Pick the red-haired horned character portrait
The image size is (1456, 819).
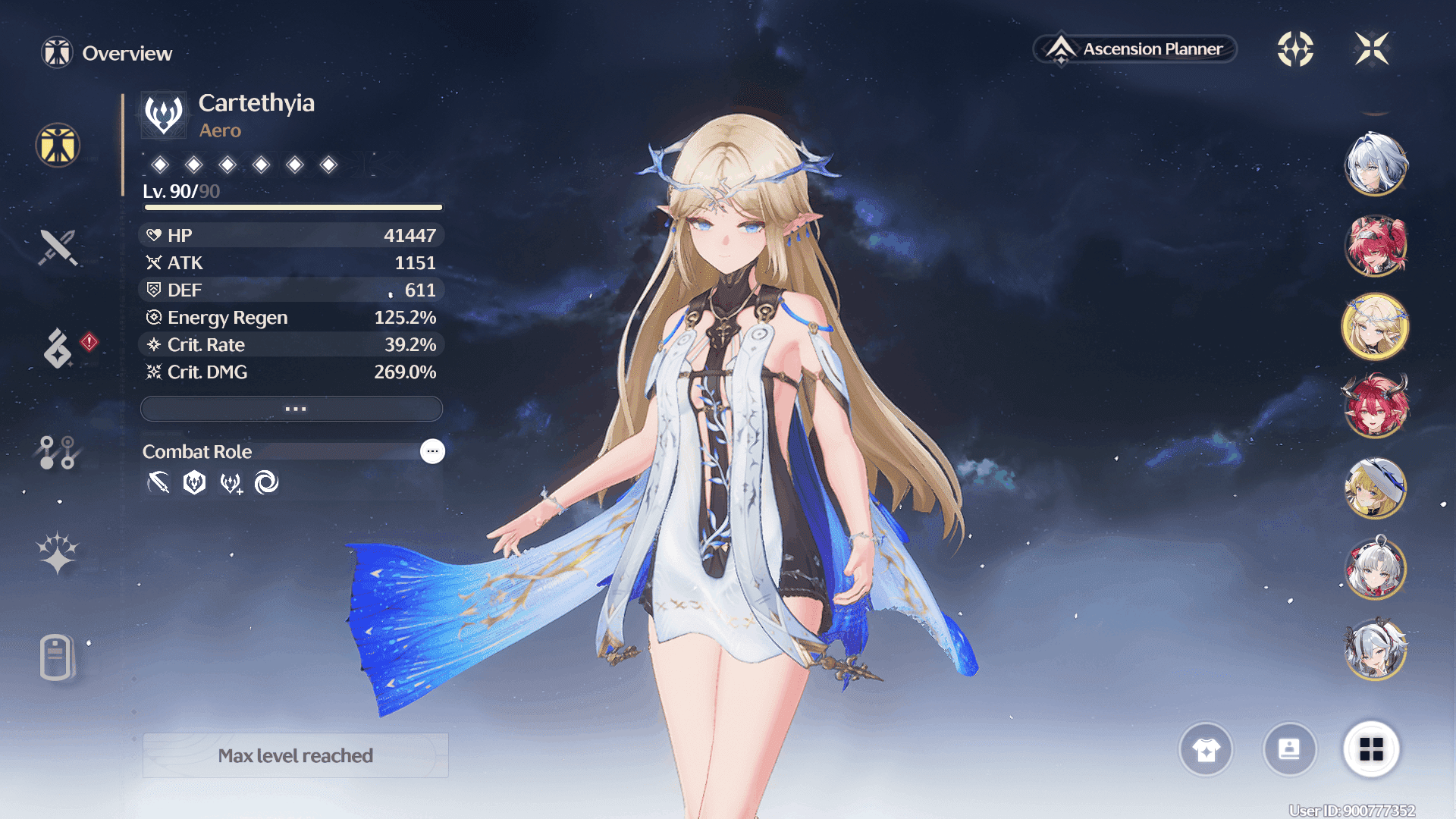click(1375, 406)
